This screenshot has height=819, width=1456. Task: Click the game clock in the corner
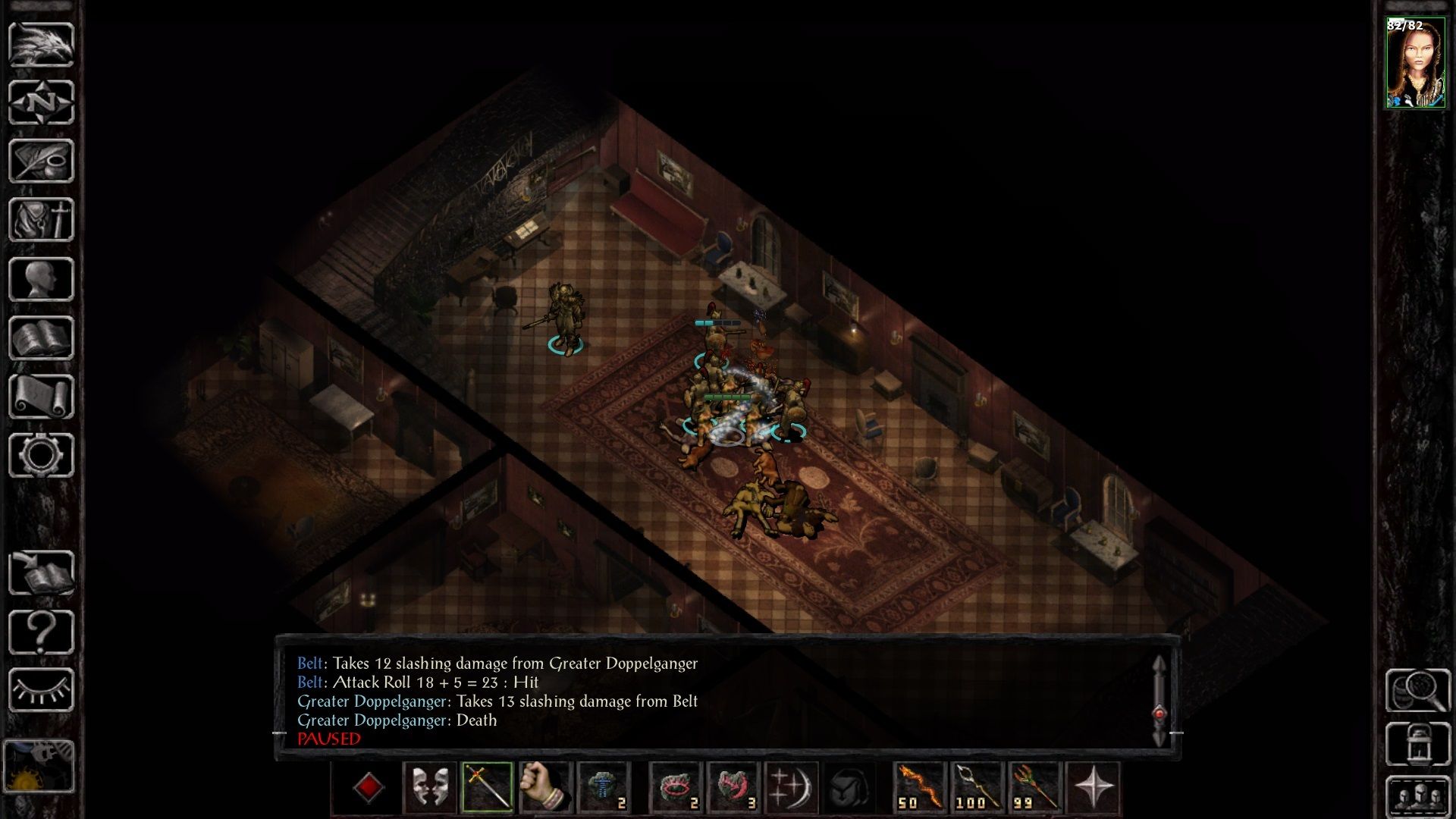pyautogui.click(x=39, y=767)
